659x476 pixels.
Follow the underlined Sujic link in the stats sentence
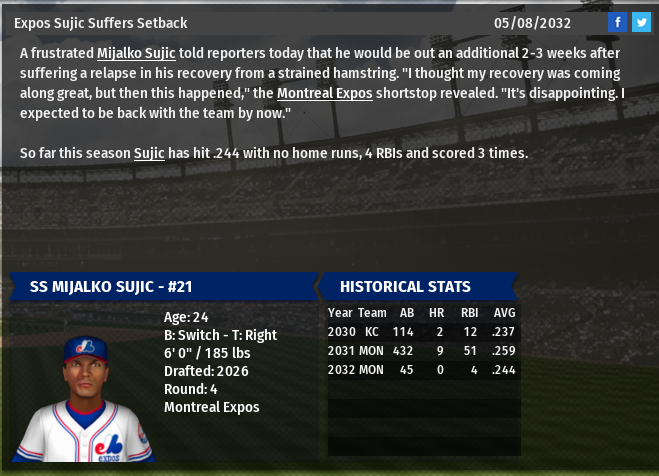coord(149,153)
